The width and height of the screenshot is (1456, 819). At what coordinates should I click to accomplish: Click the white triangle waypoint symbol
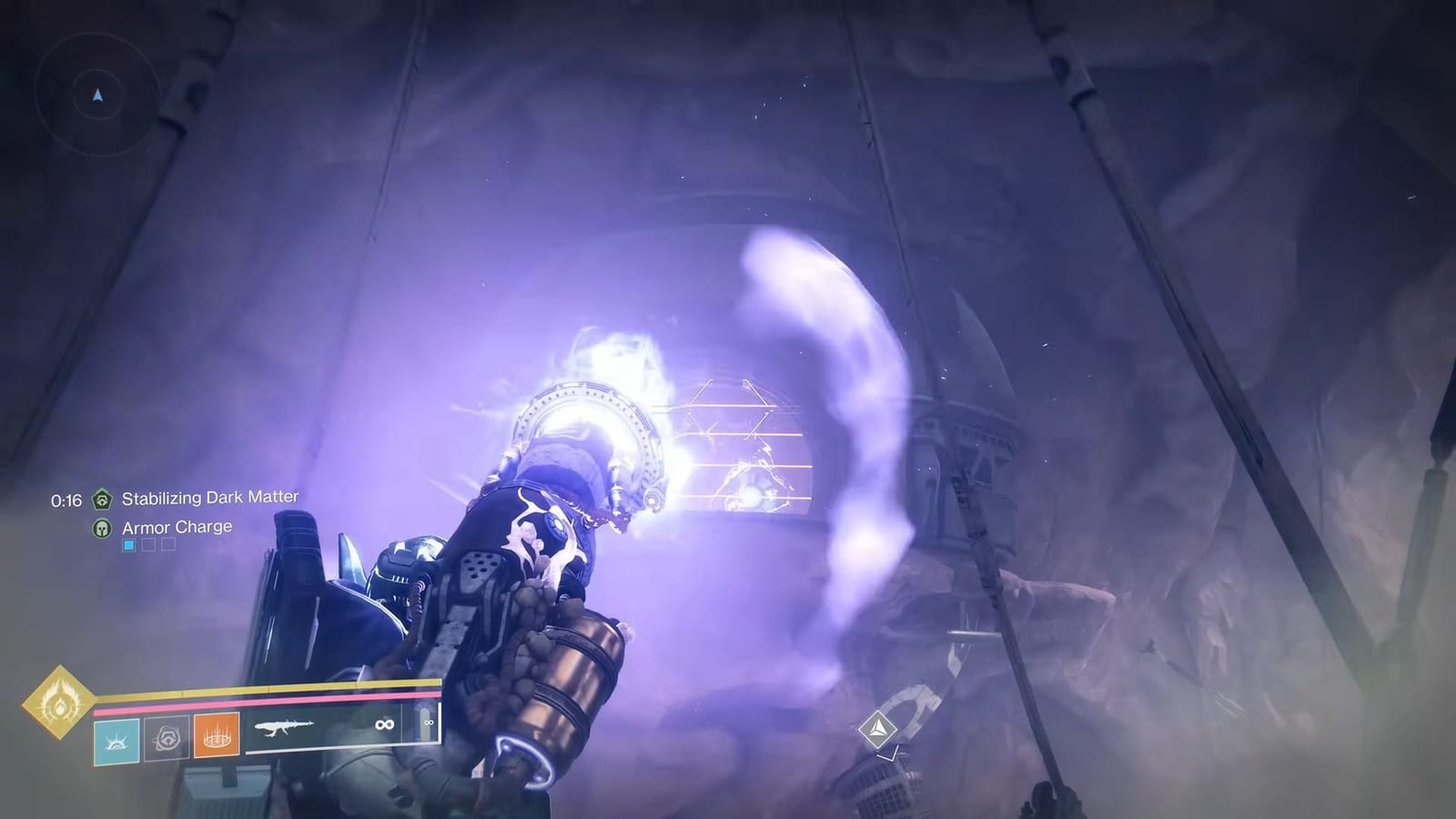[x=880, y=728]
